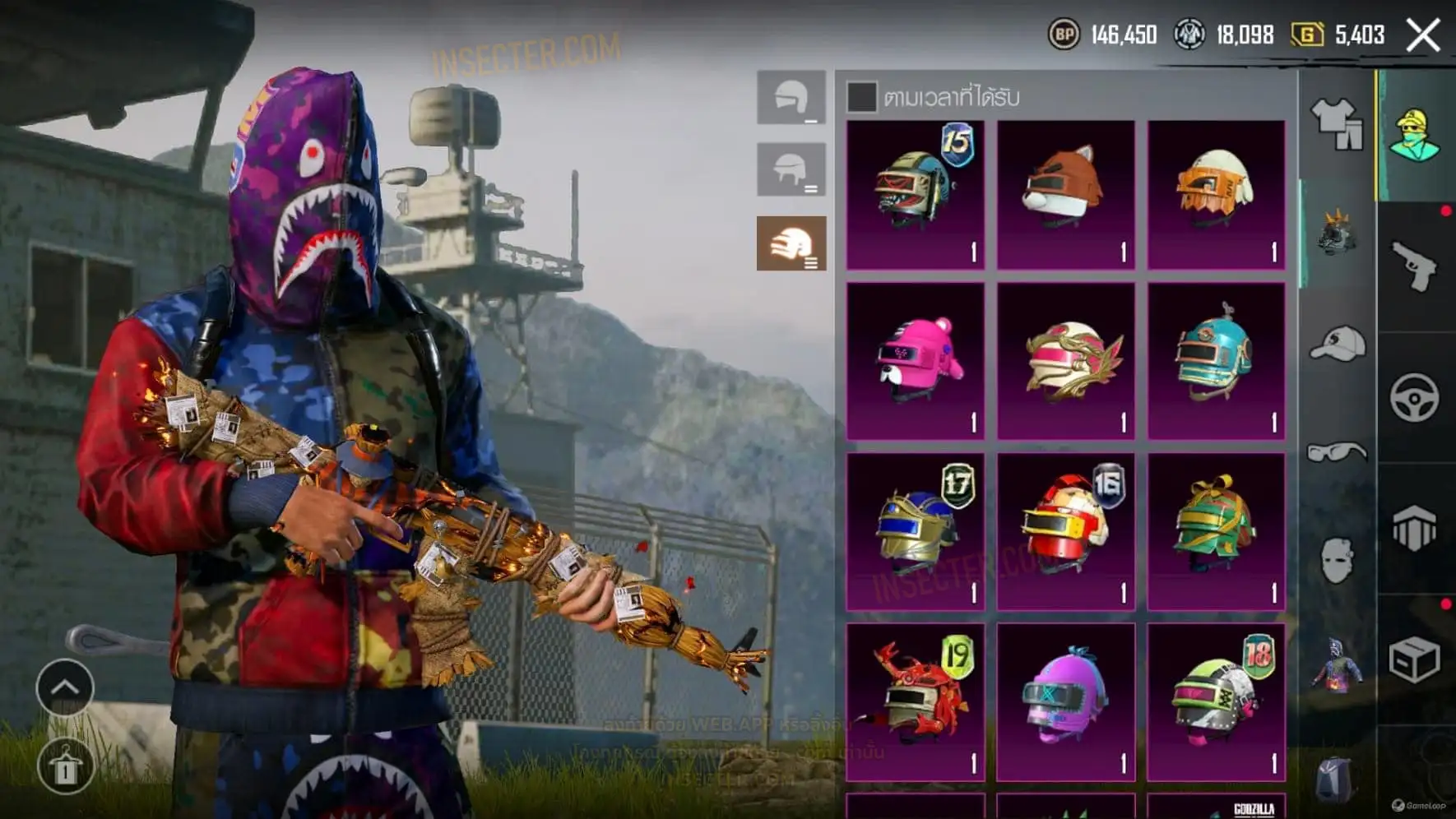Show the glasses category
This screenshot has width=1456, height=819.
1336,452
